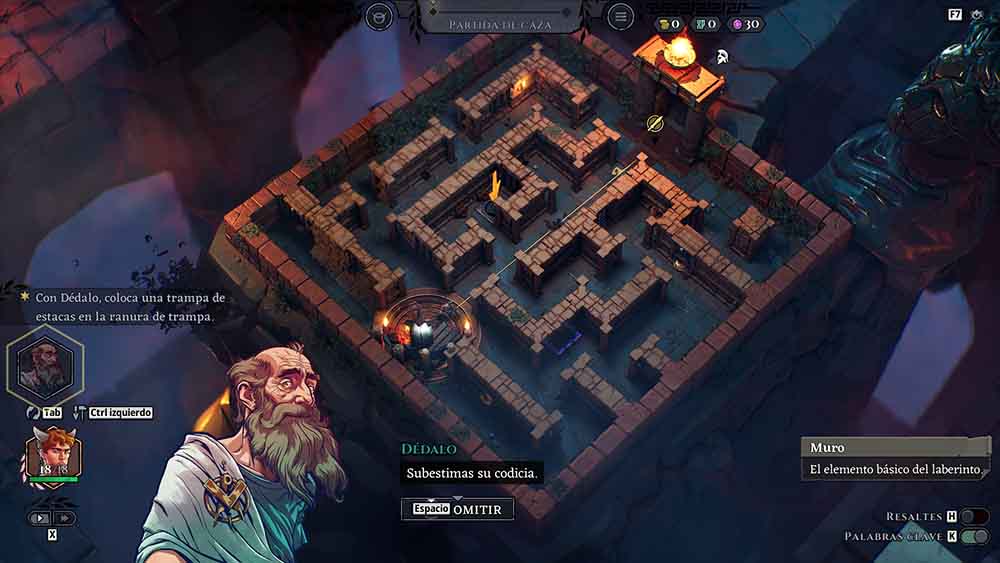
Task: Open the settings gear in the corner
Action: tap(977, 15)
